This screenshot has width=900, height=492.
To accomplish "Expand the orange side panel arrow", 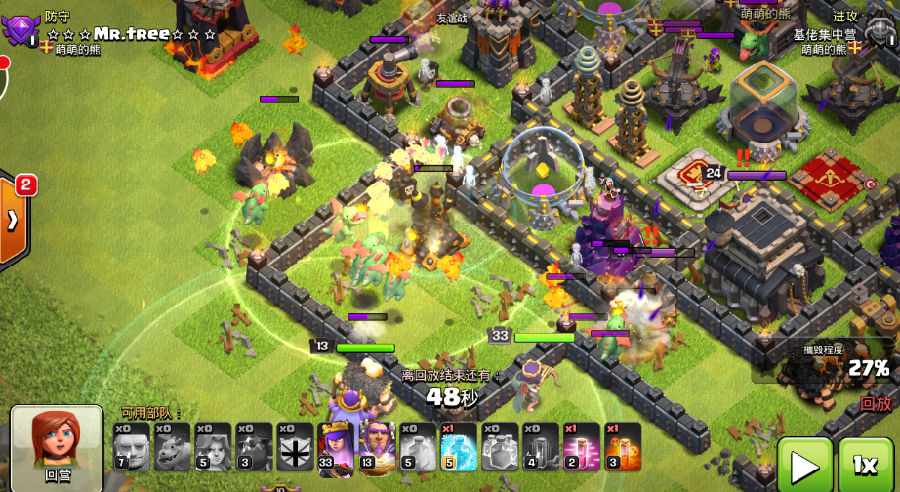I will click(x=13, y=220).
